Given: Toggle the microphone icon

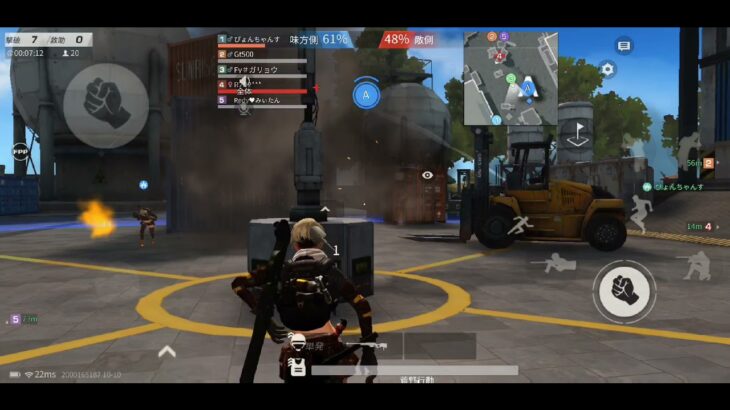Looking at the screenshot, I should (243, 107).
